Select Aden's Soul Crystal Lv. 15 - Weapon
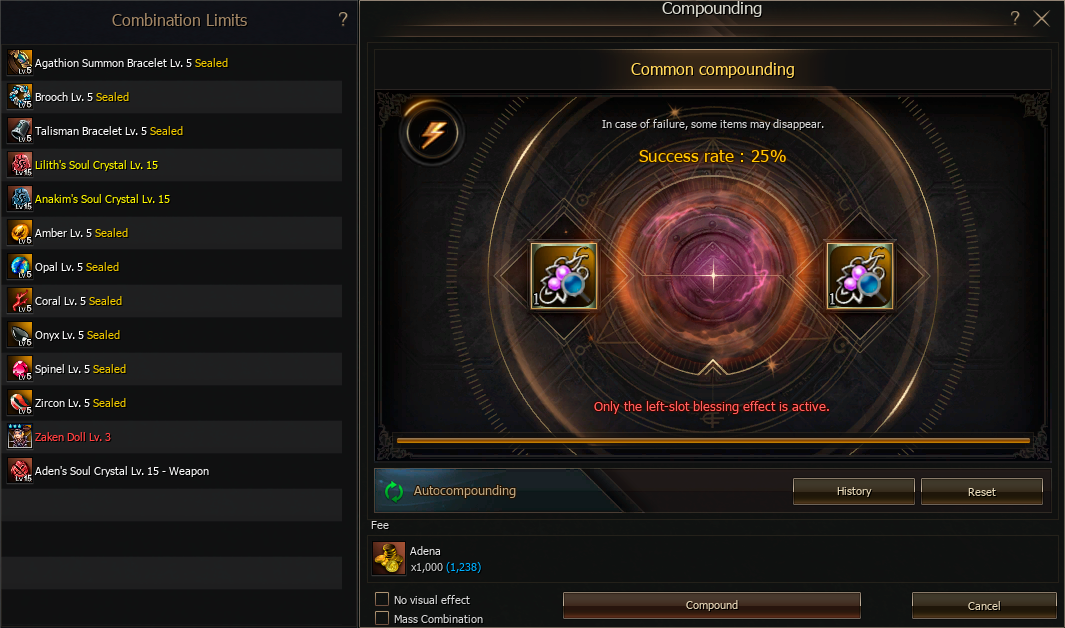 (121, 471)
